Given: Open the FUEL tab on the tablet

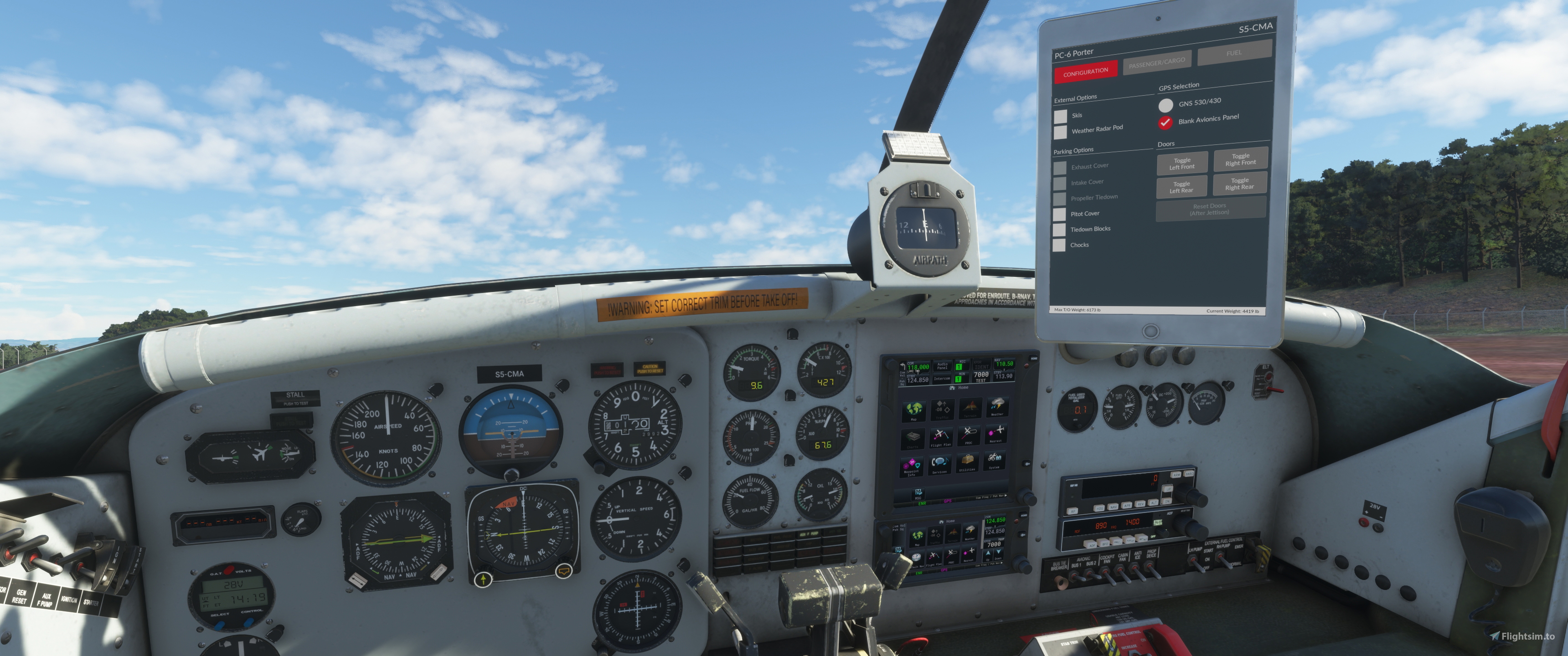Looking at the screenshot, I should point(1234,54).
